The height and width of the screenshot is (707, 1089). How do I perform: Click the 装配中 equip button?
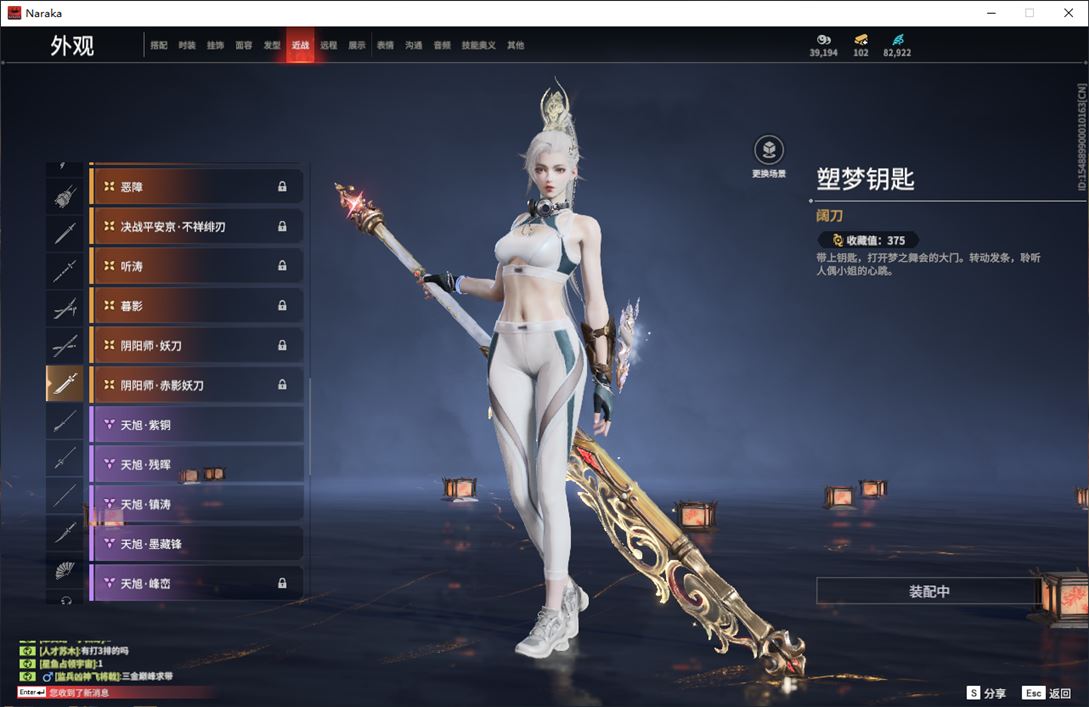(x=929, y=591)
